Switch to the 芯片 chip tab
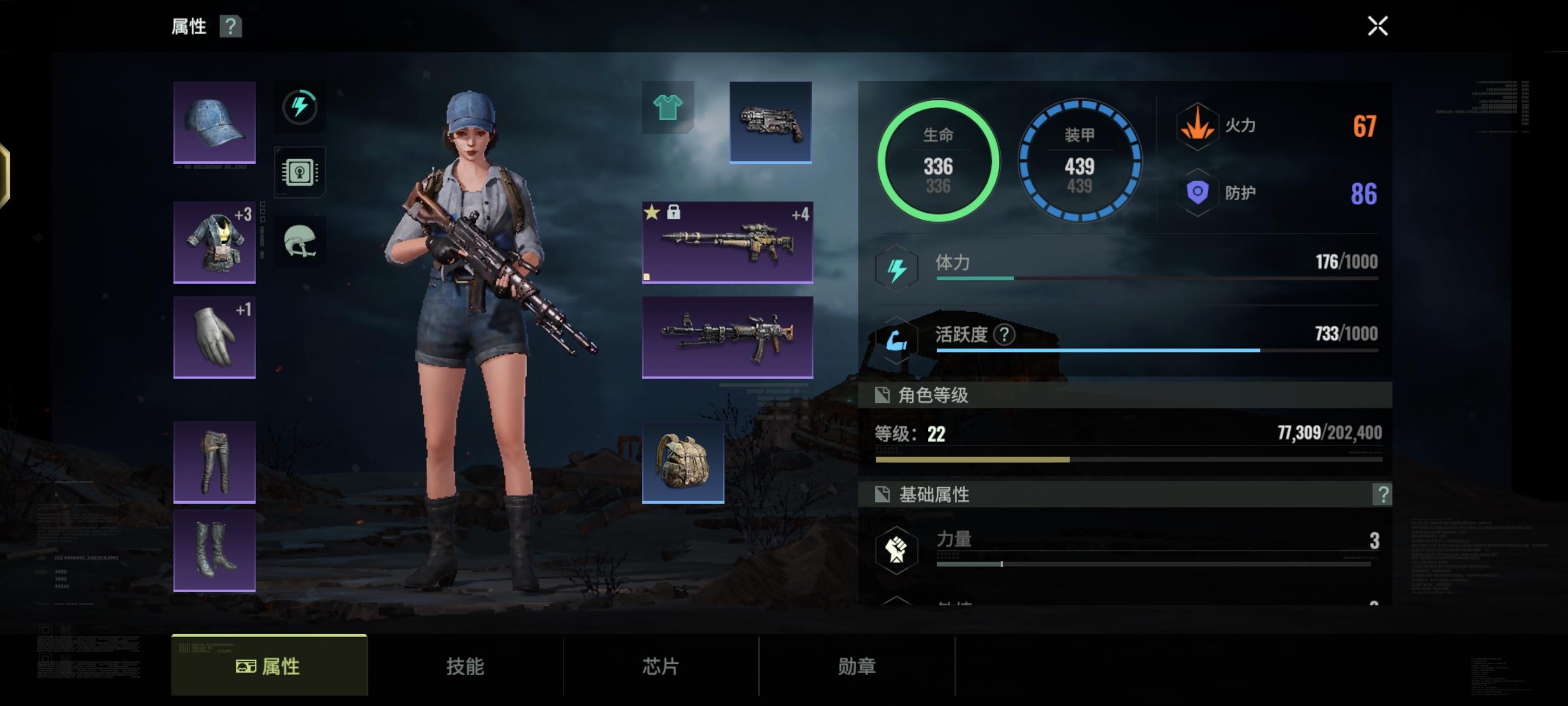 tap(661, 666)
